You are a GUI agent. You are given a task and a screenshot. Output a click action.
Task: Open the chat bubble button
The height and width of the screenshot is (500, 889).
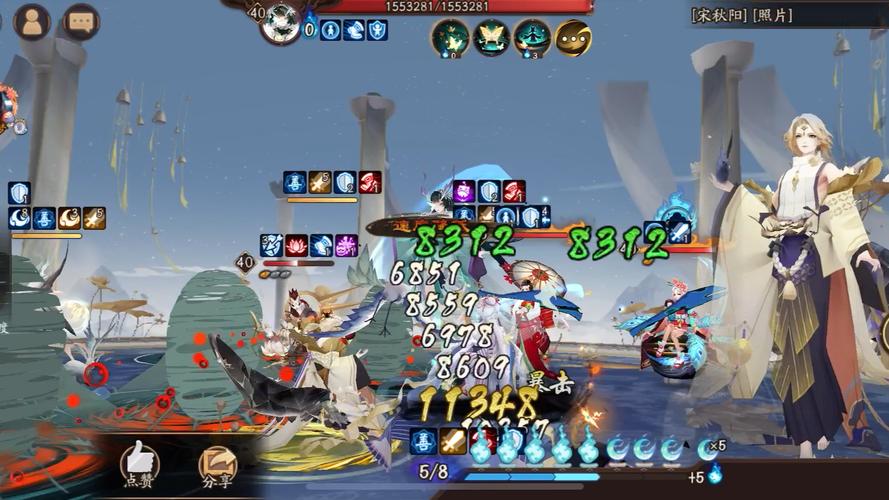pos(81,21)
